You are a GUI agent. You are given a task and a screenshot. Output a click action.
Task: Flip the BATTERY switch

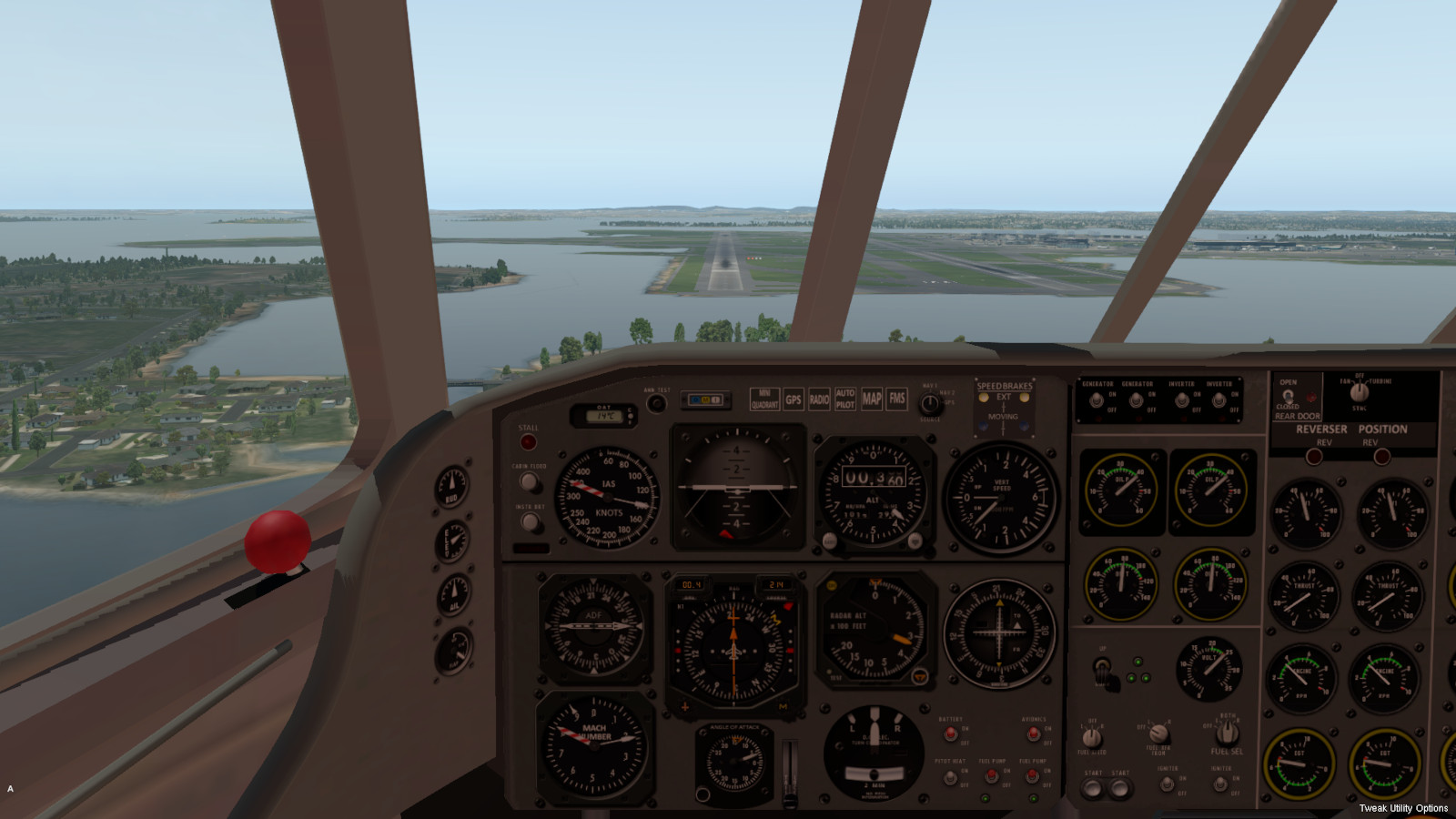[x=951, y=733]
